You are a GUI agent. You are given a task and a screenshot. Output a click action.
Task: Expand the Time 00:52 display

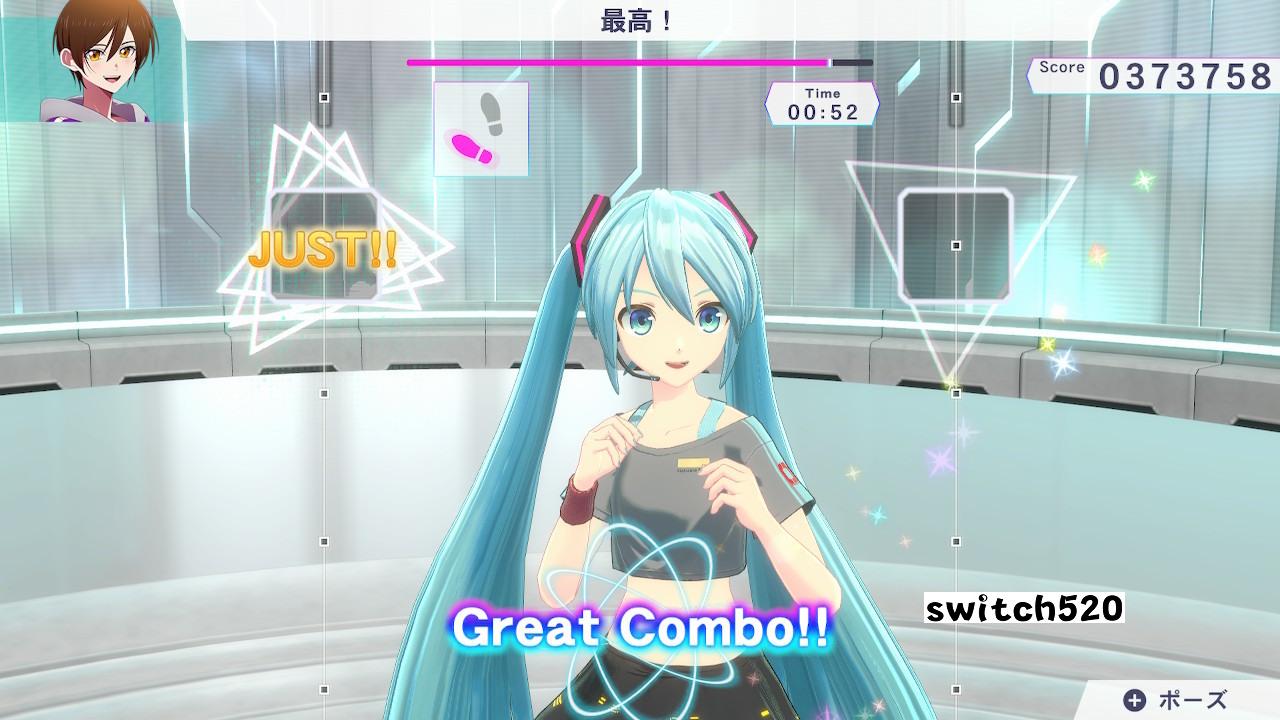(x=823, y=101)
